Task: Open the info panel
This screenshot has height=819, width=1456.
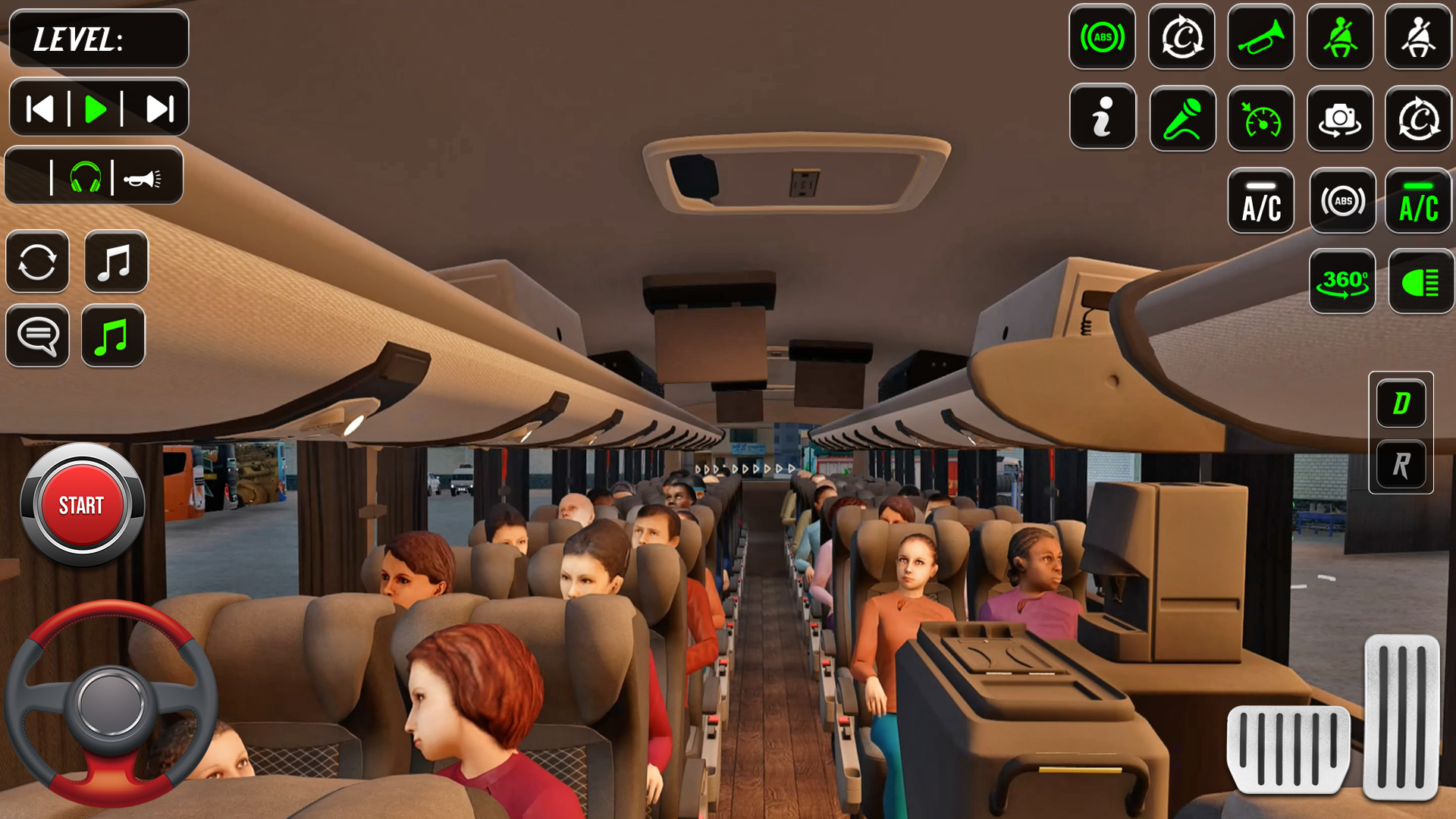Action: pos(1102,118)
